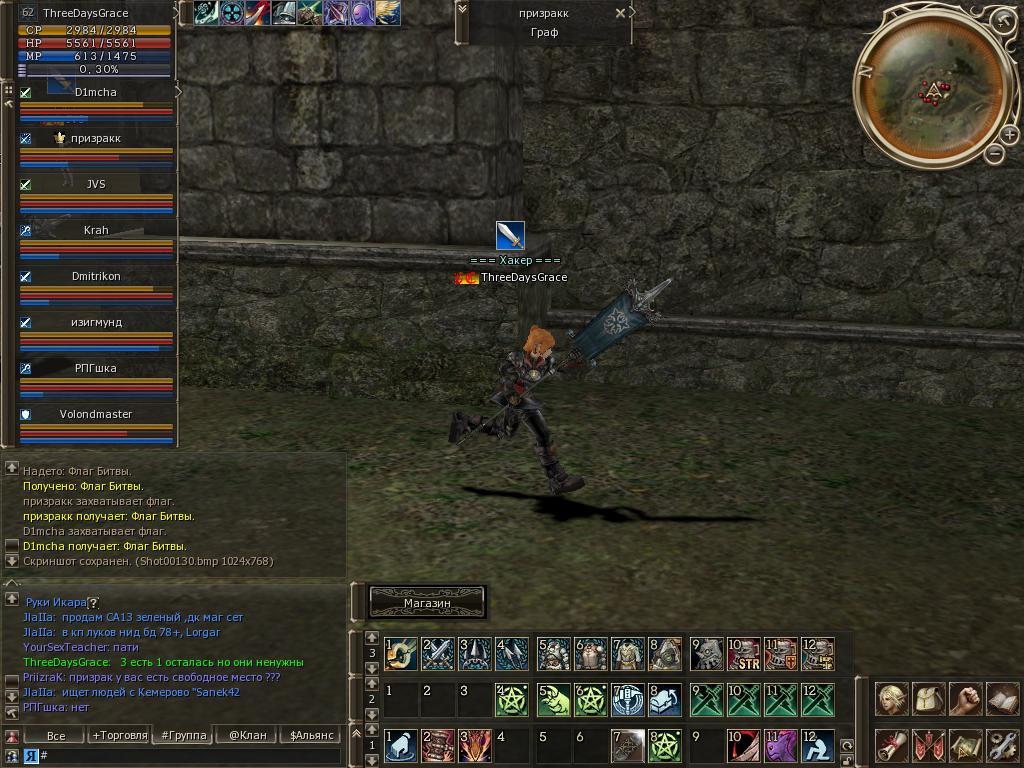Open the system menu gear-and-wrench icon
This screenshot has height=768, width=1024.
click(x=1001, y=745)
